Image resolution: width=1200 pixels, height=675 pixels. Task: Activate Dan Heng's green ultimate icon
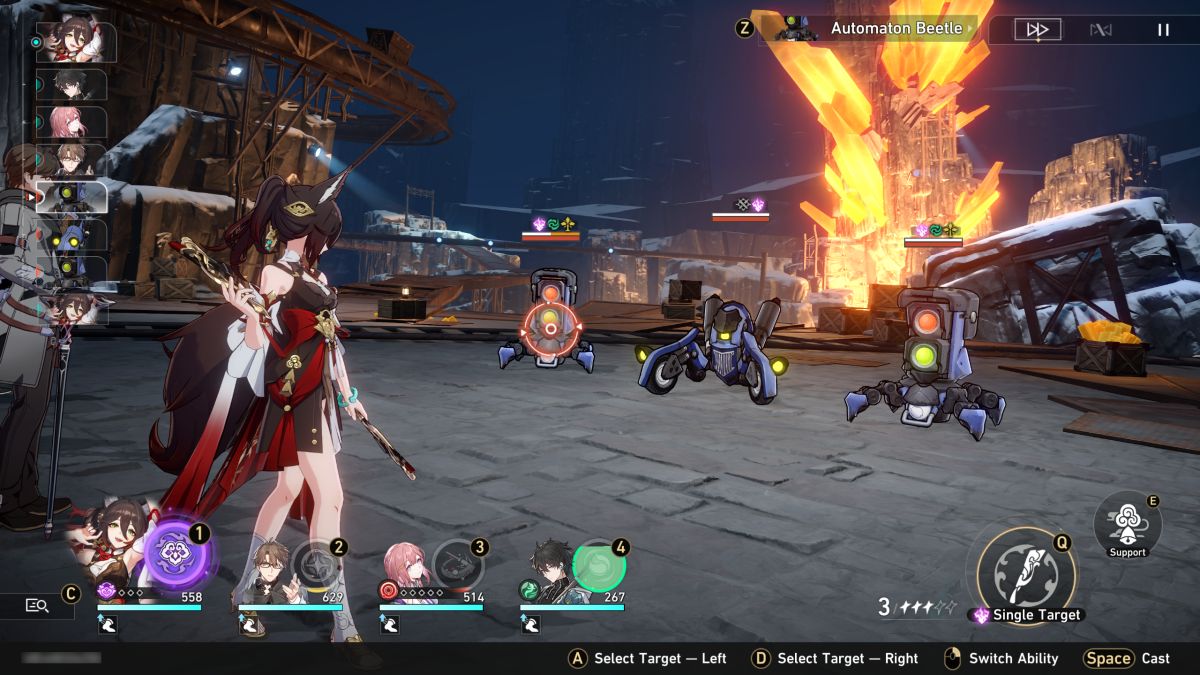pos(599,567)
